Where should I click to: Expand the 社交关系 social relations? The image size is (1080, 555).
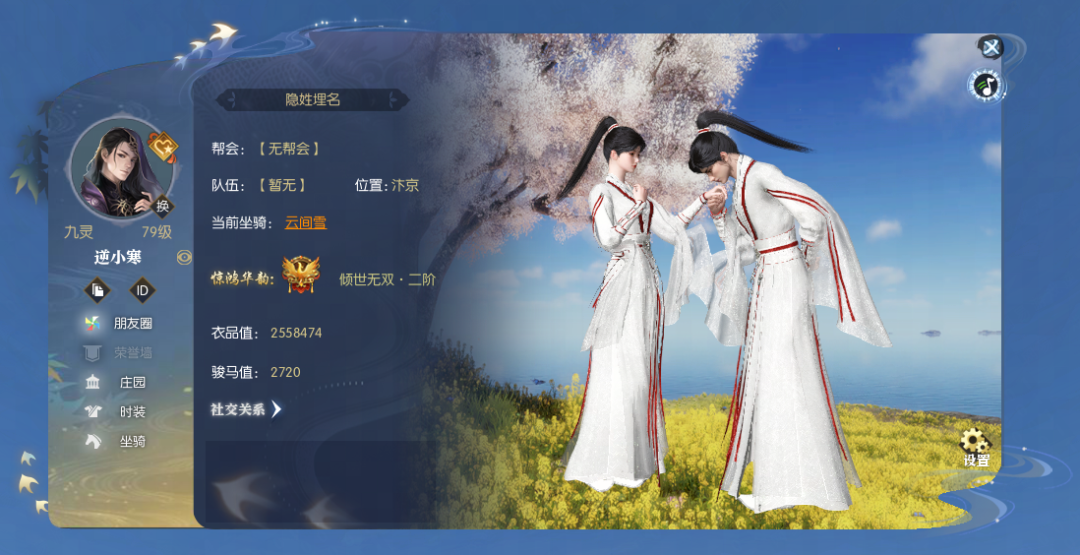pos(246,409)
